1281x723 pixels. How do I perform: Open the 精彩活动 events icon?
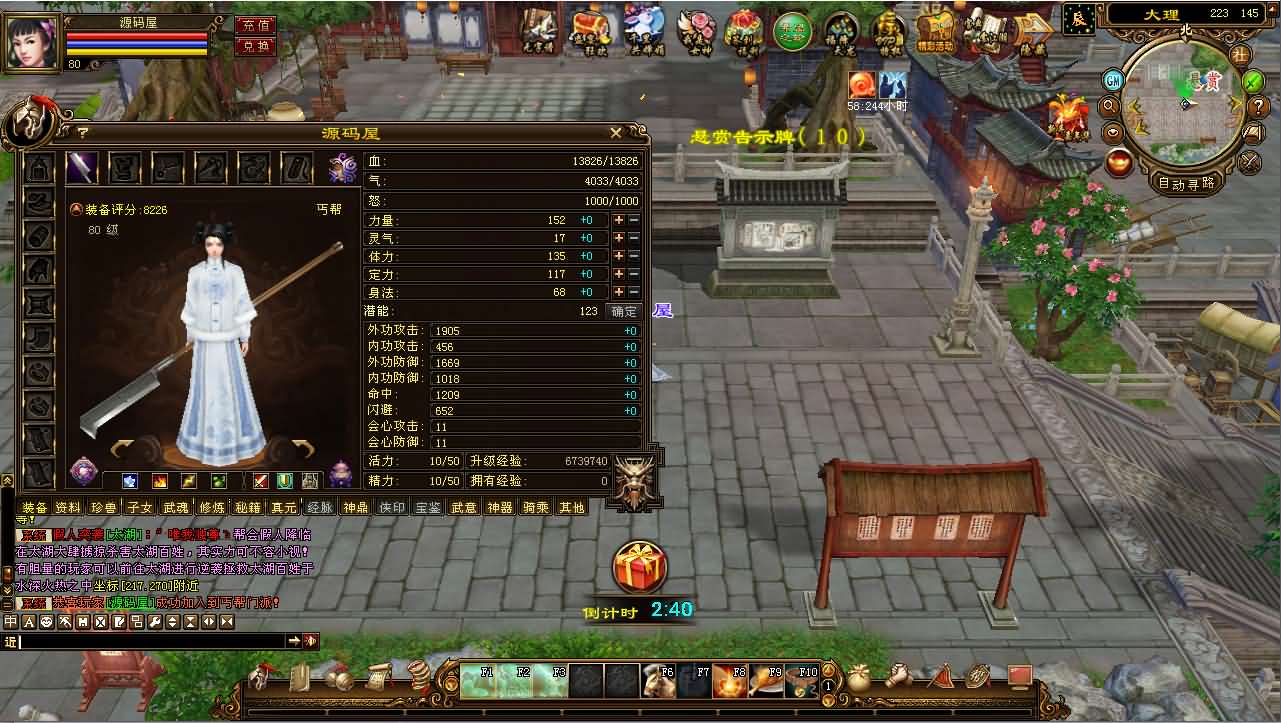tap(935, 30)
